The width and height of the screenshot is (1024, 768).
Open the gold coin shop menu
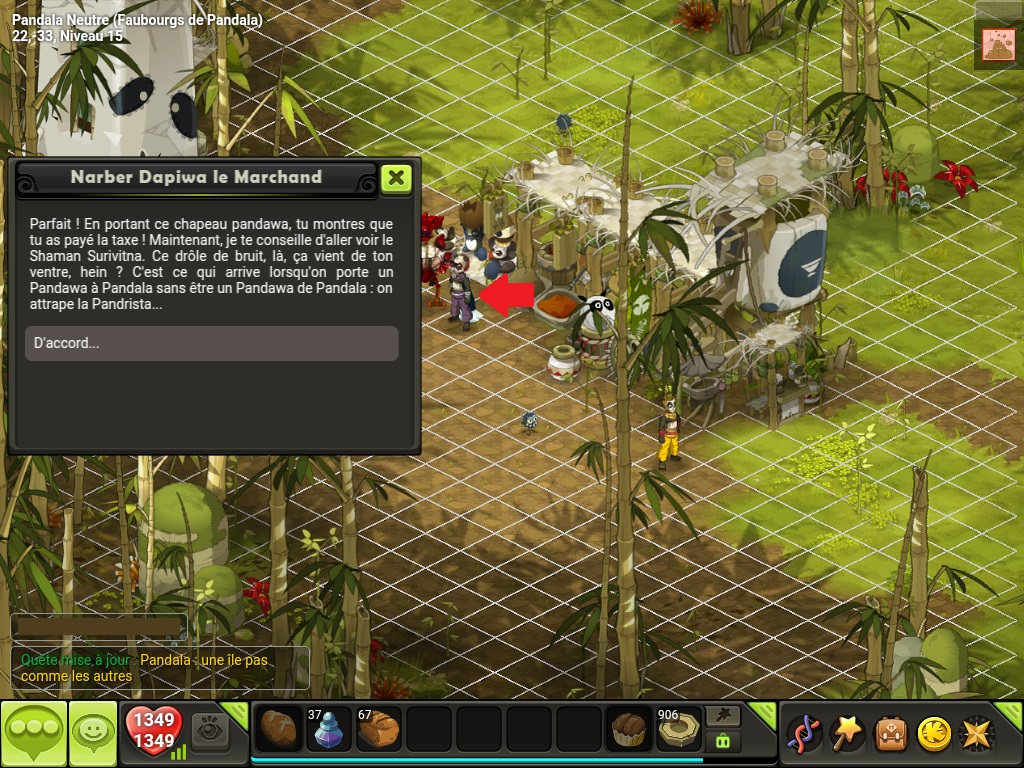coord(934,733)
